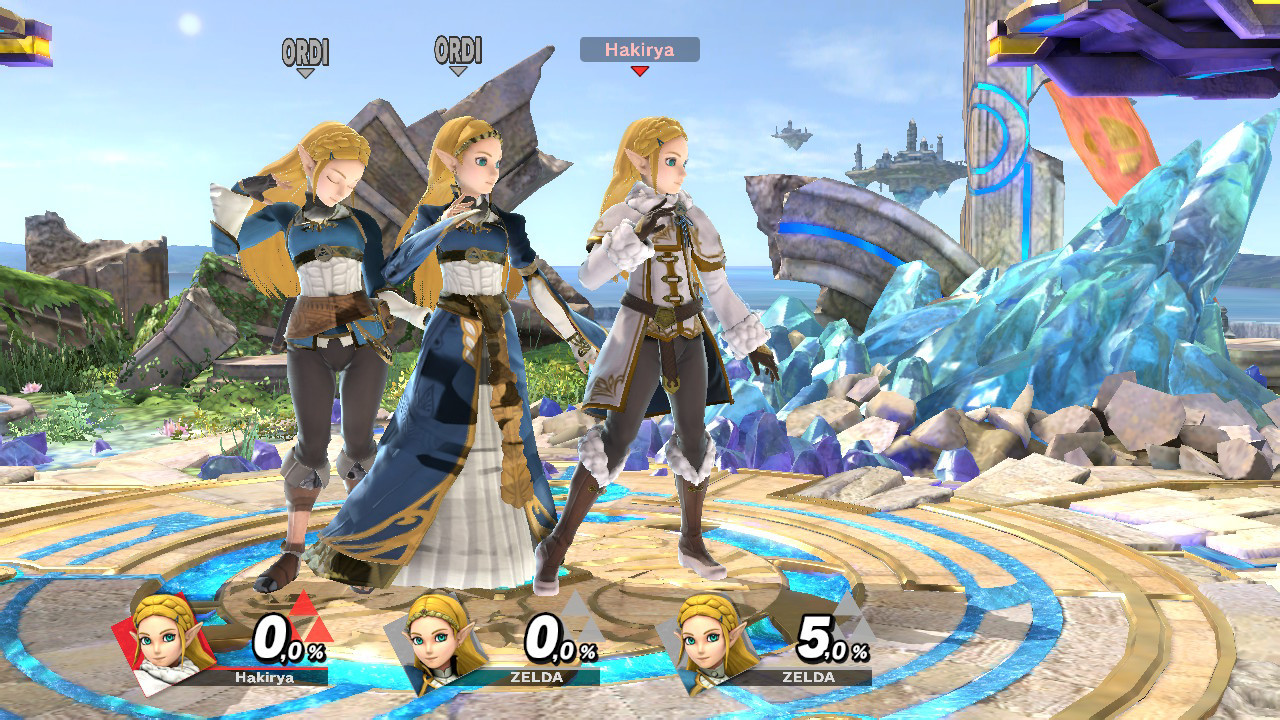The width and height of the screenshot is (1280, 720).
Task: Select the rightmost ZELDA portrait icon
Action: [708, 638]
